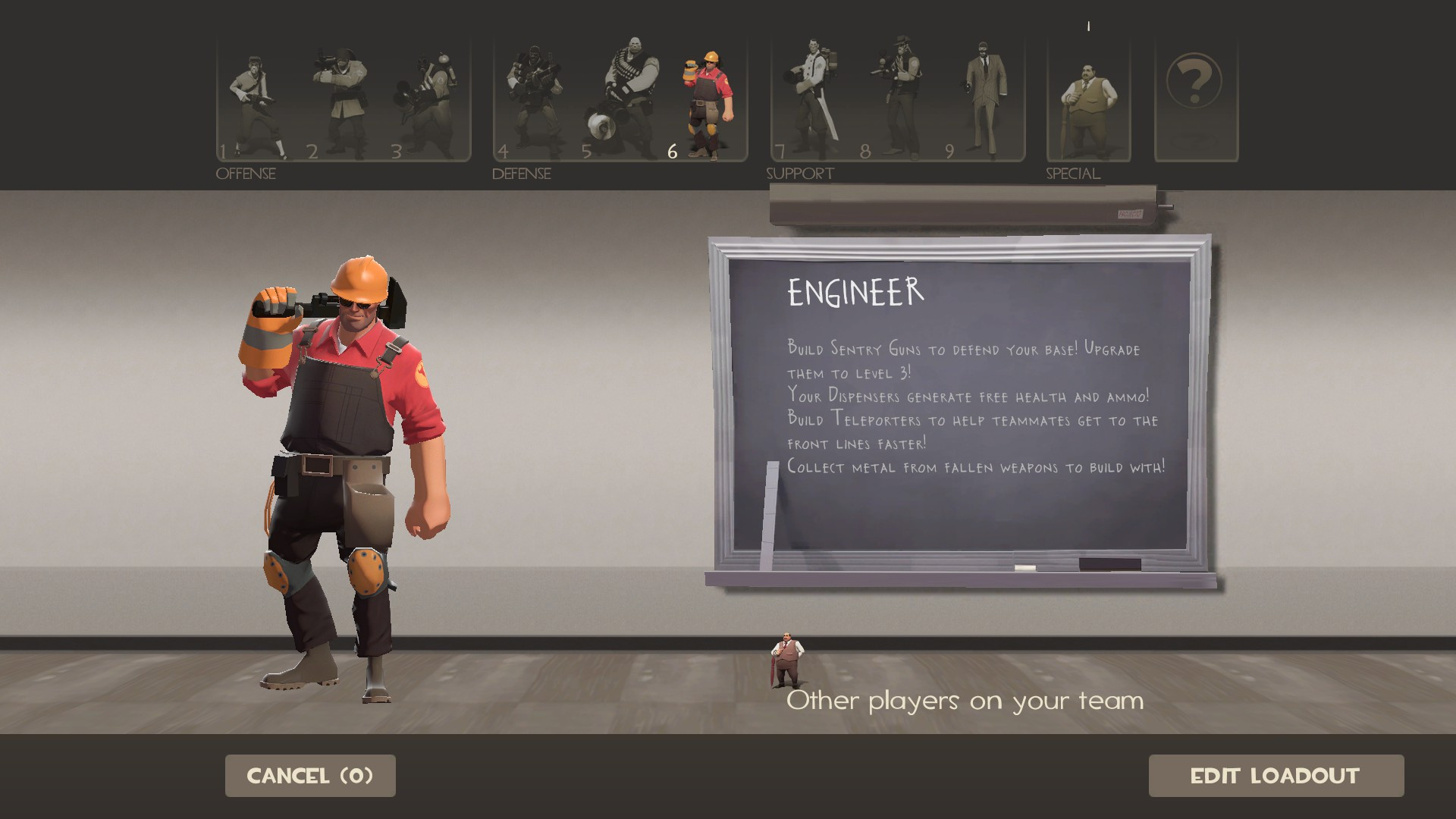The width and height of the screenshot is (1456, 819).
Task: Click the DEFENSE category label
Action: [520, 174]
